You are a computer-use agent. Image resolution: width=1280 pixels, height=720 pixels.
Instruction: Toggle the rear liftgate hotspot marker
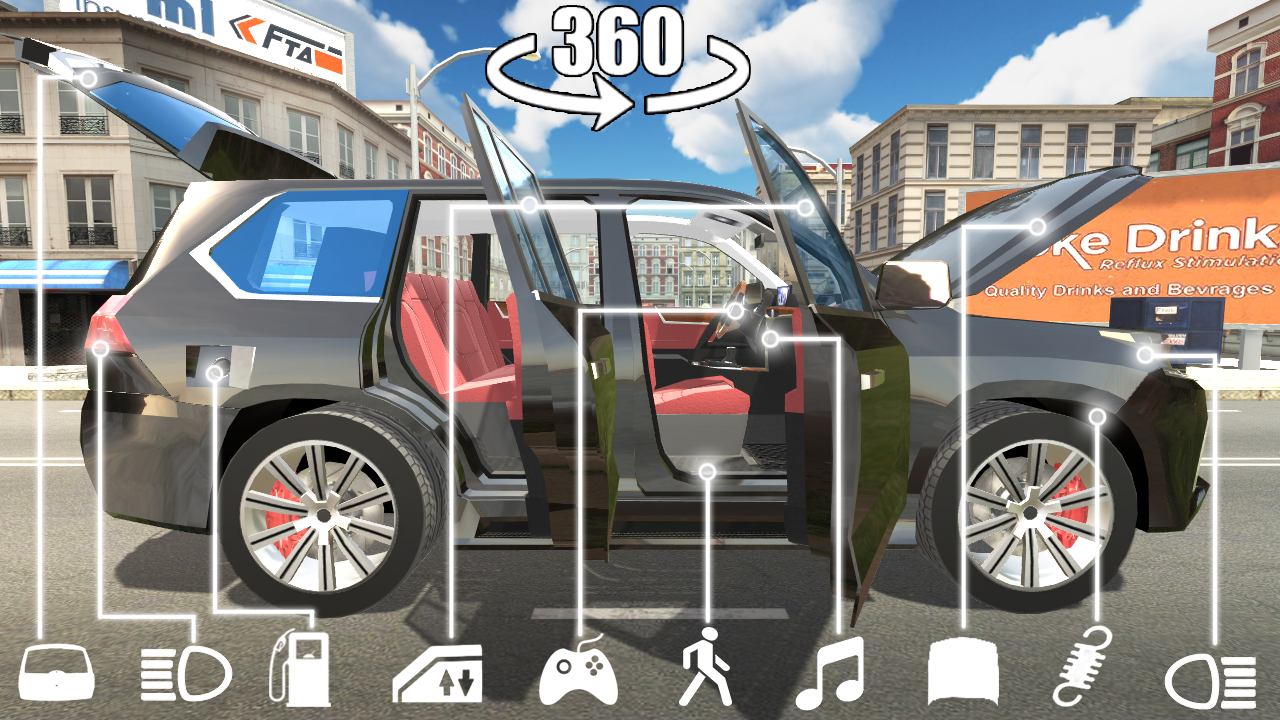(x=90, y=75)
